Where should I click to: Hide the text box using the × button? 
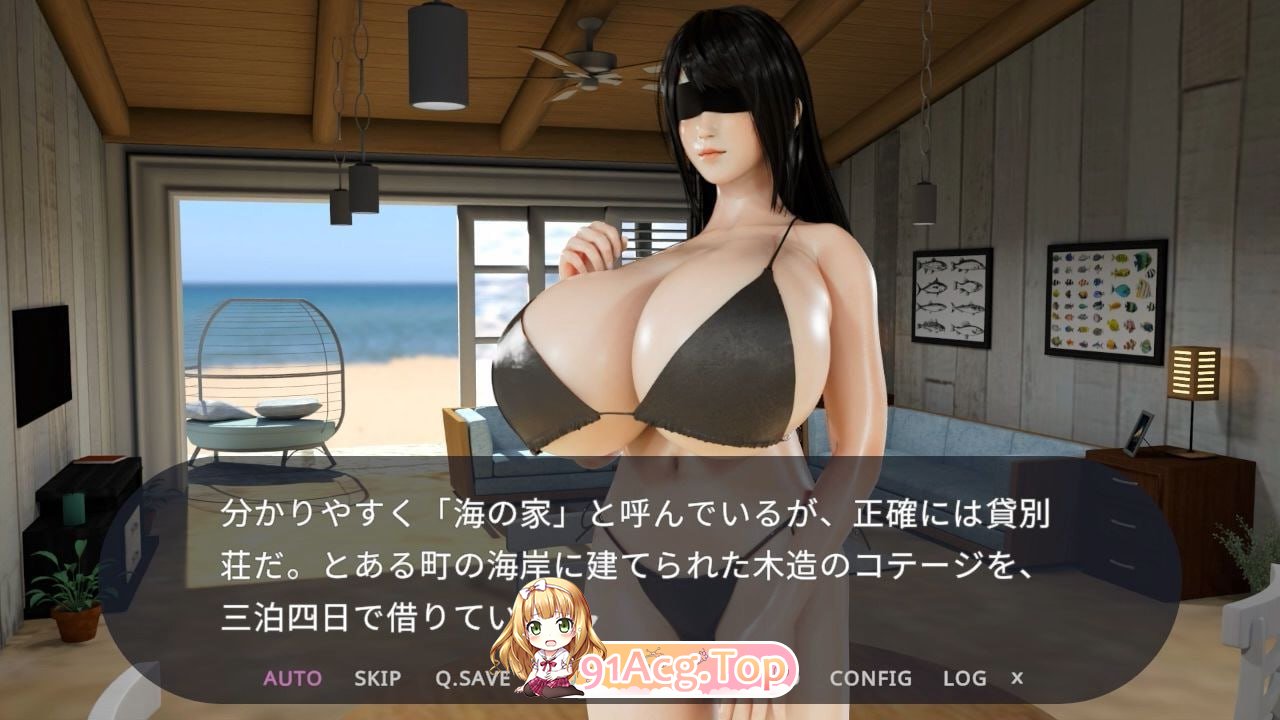point(1018,676)
